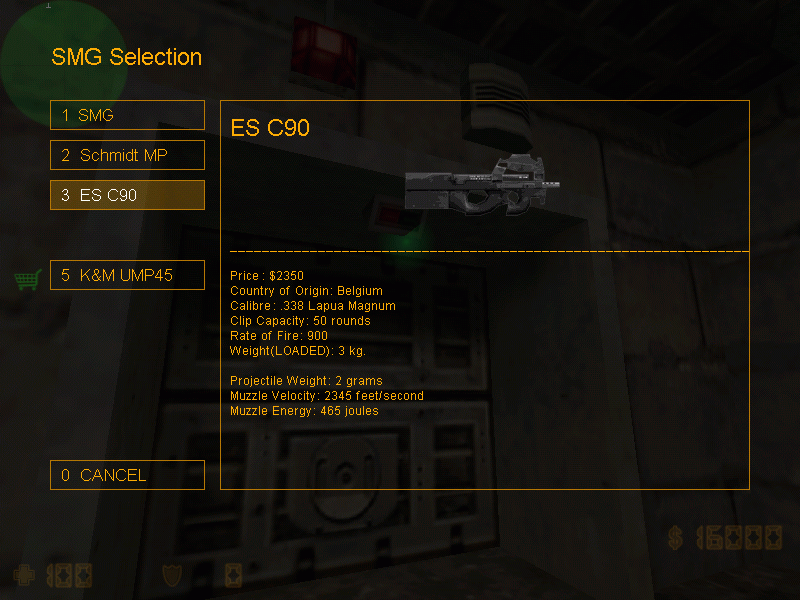This screenshot has height=600, width=800.
Task: Select the SMG menu entry
Action: (127, 115)
